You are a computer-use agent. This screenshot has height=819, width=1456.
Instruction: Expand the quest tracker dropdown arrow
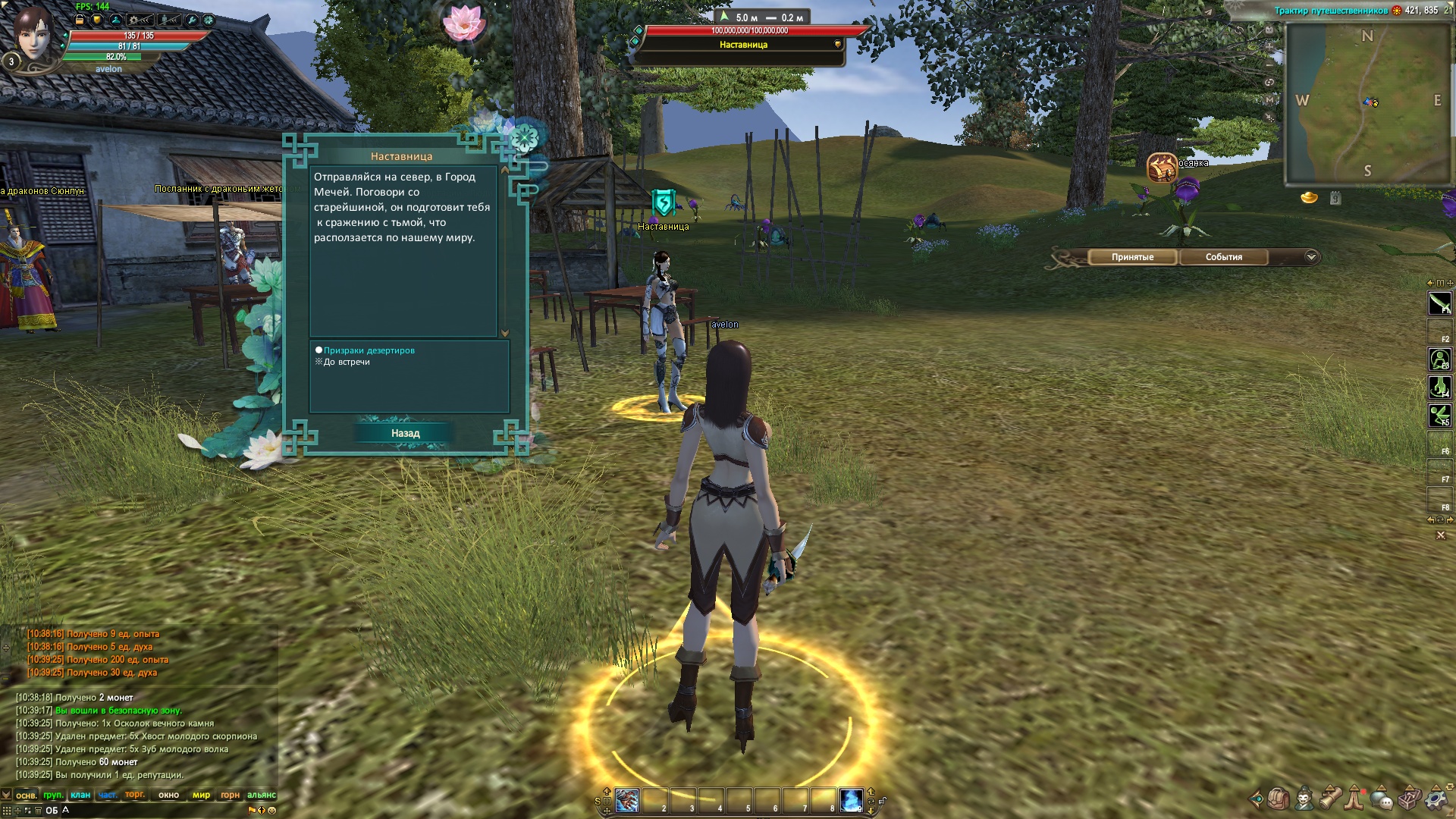tap(1311, 257)
